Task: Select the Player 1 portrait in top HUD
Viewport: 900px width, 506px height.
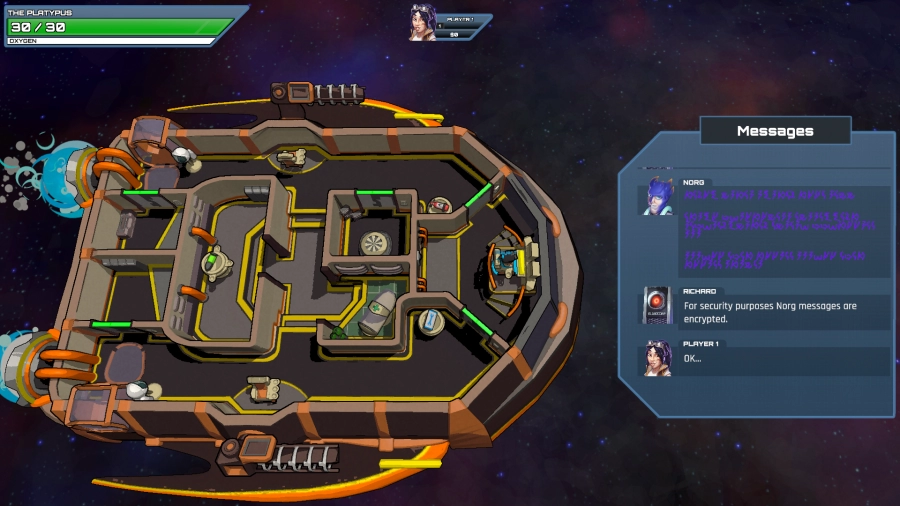Action: pos(423,24)
